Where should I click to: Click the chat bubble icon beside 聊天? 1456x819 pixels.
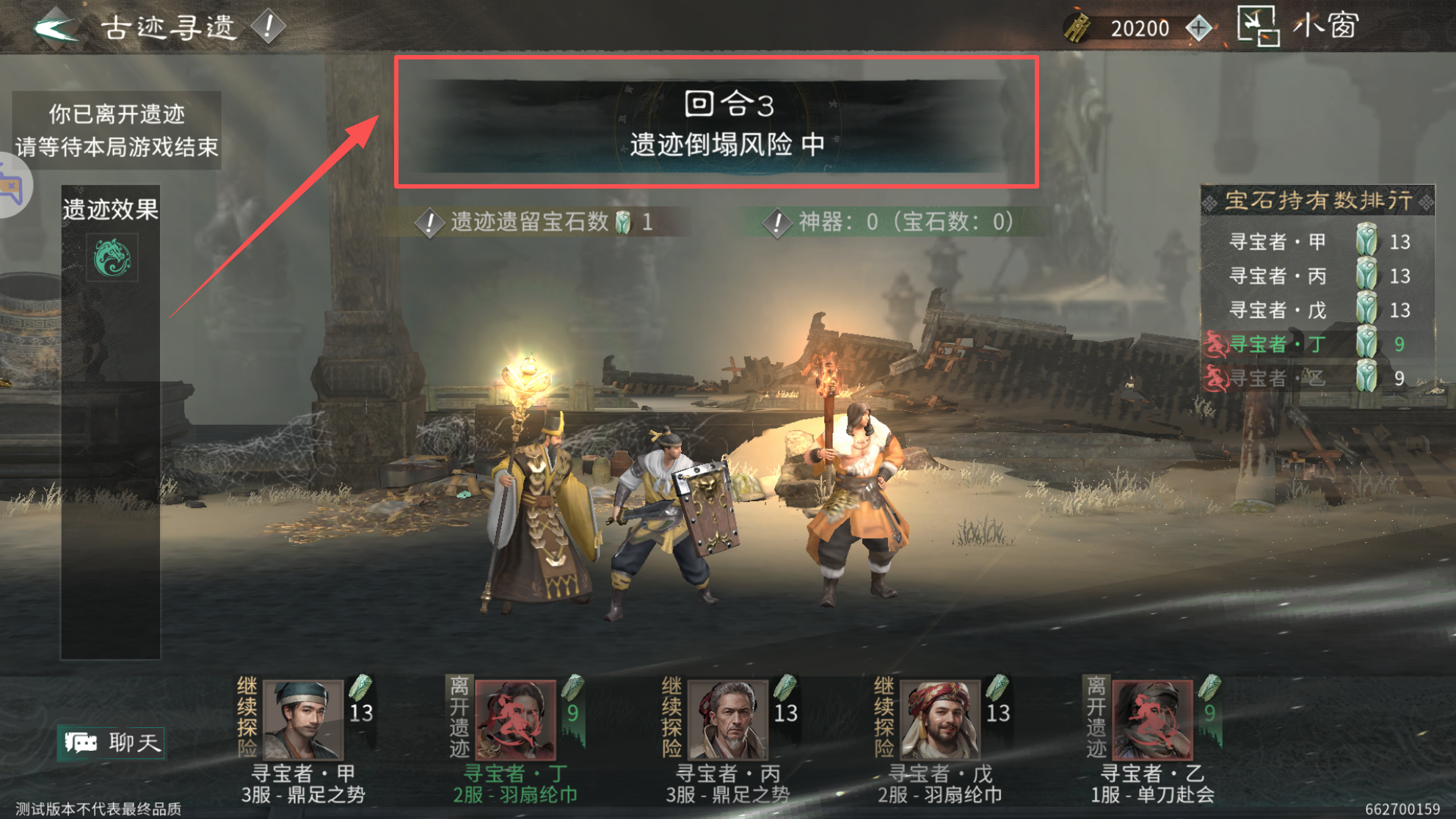(x=82, y=742)
